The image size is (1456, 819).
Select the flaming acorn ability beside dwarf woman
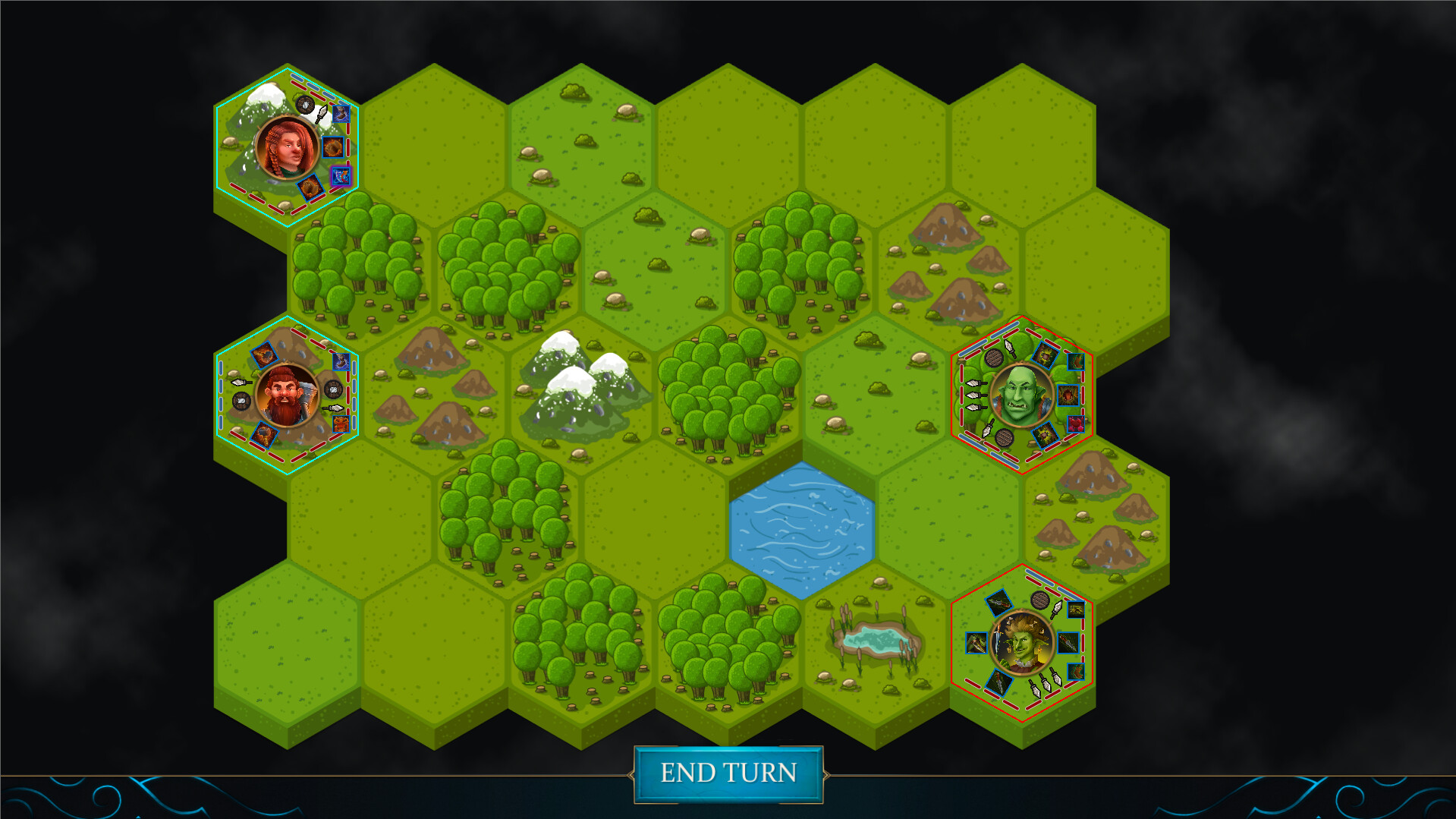[x=334, y=147]
